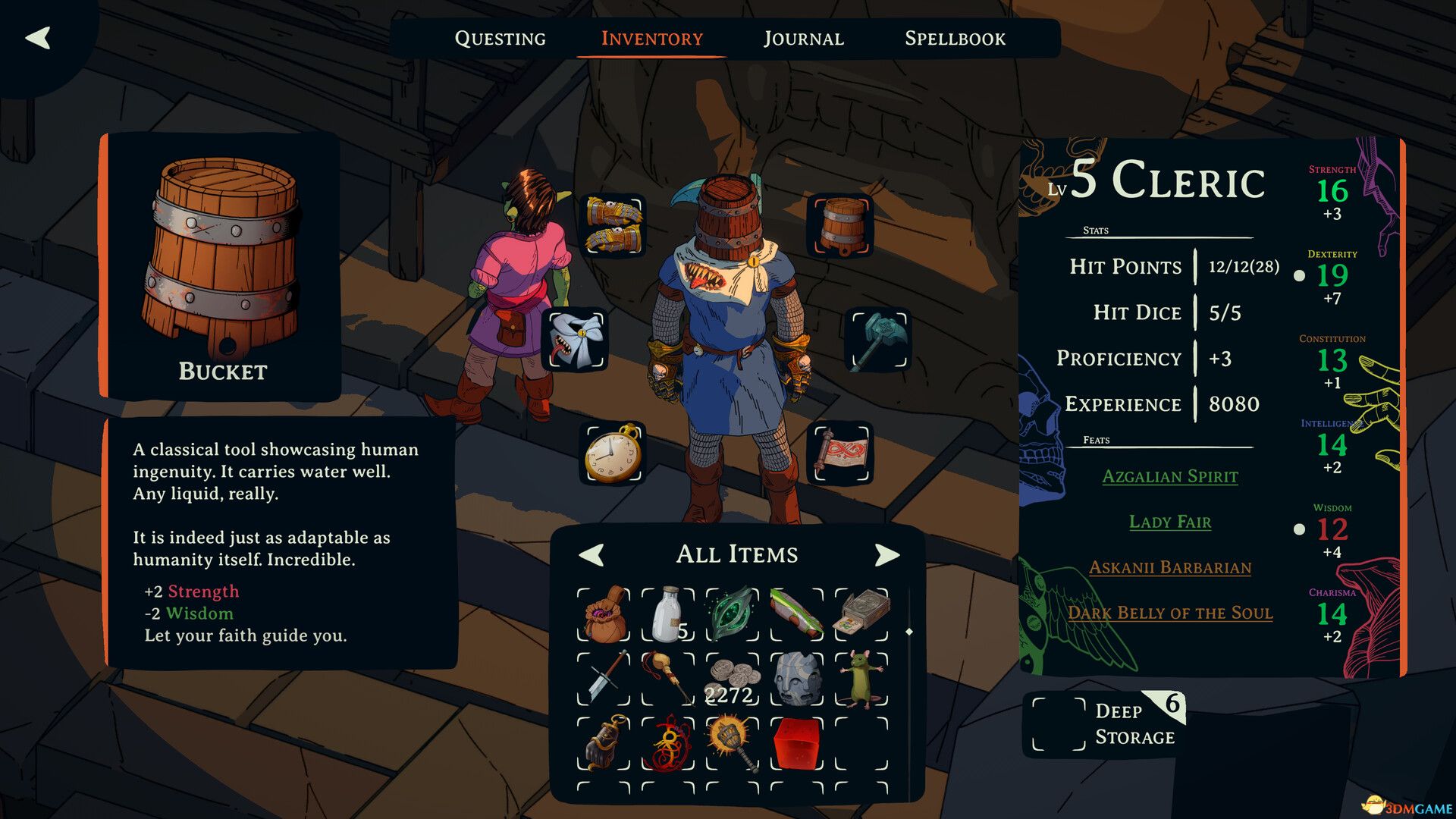Open the Journal tab
This screenshot has width=1456, height=819.
pyautogui.click(x=805, y=38)
